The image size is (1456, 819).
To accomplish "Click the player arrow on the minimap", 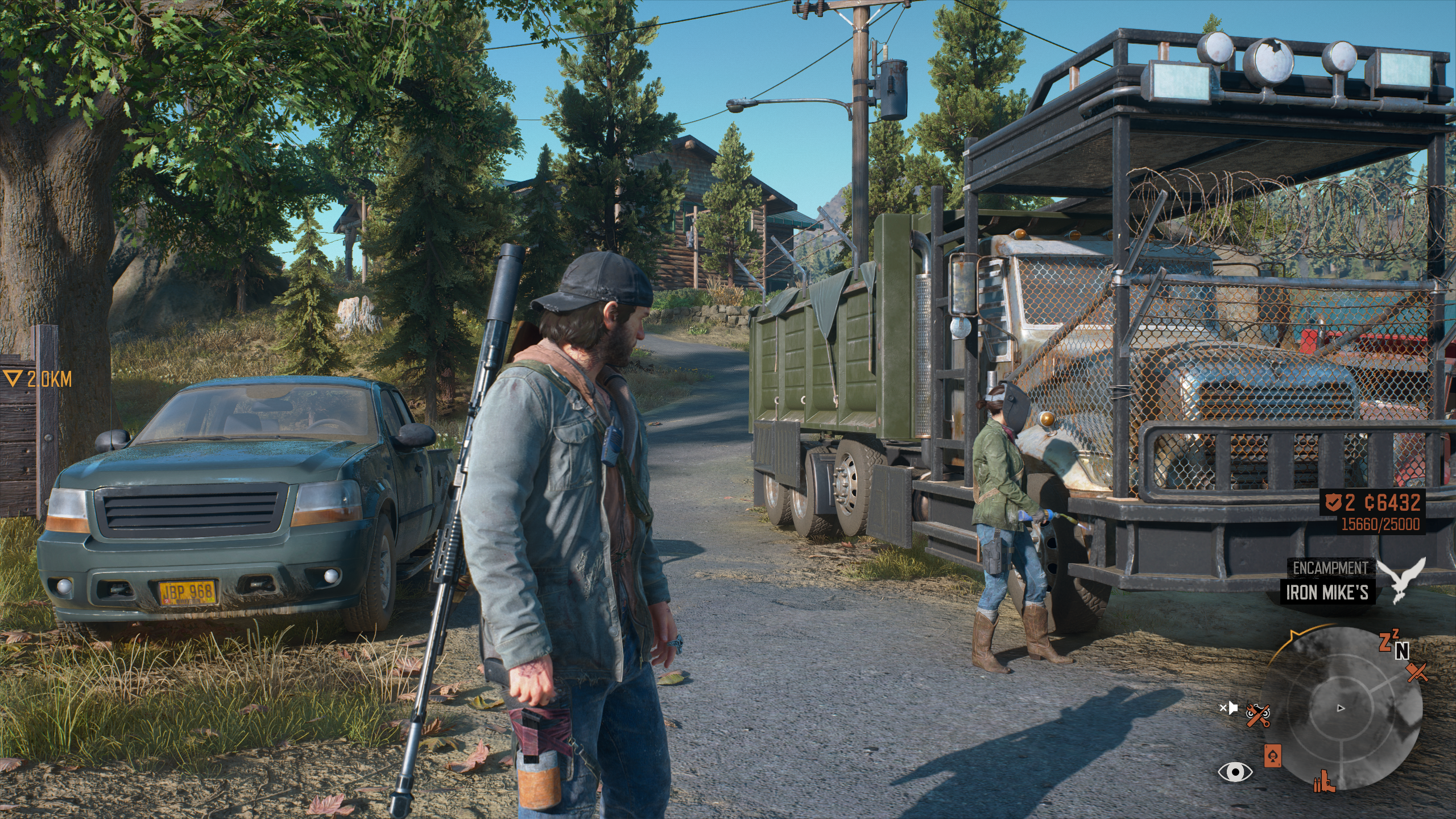I will [x=1341, y=709].
